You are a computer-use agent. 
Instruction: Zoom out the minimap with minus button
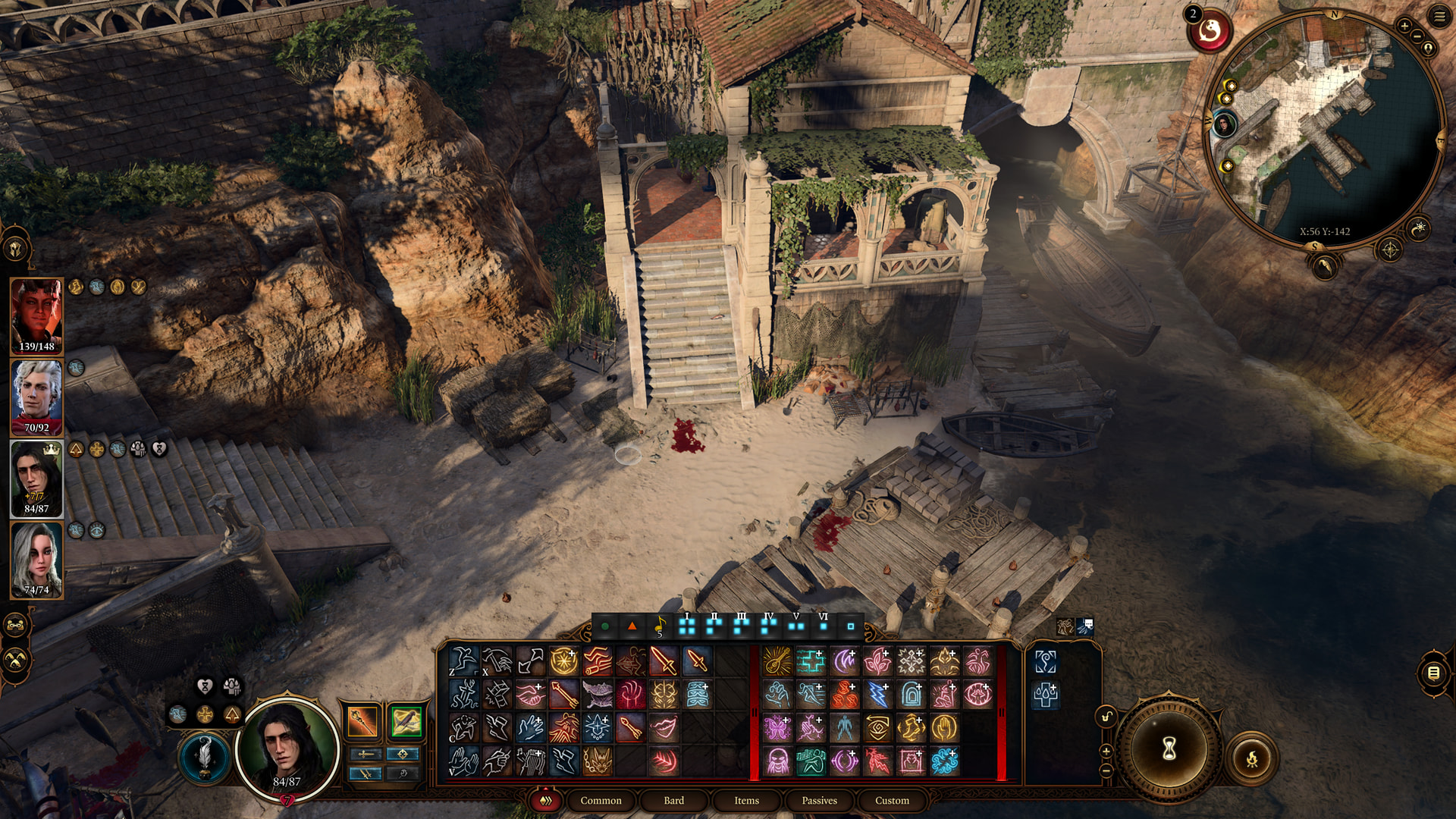click(1417, 36)
